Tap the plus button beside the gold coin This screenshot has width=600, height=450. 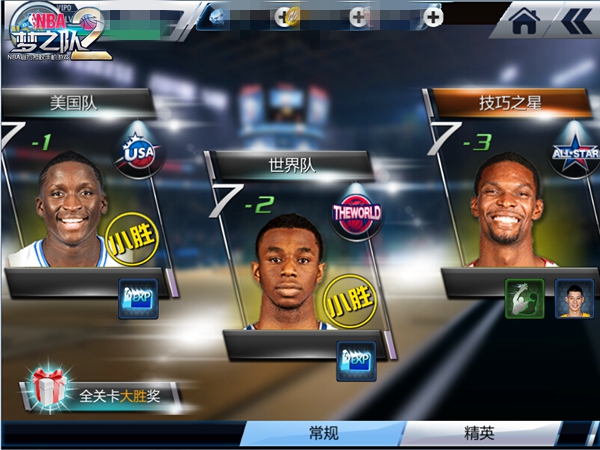coord(284,16)
